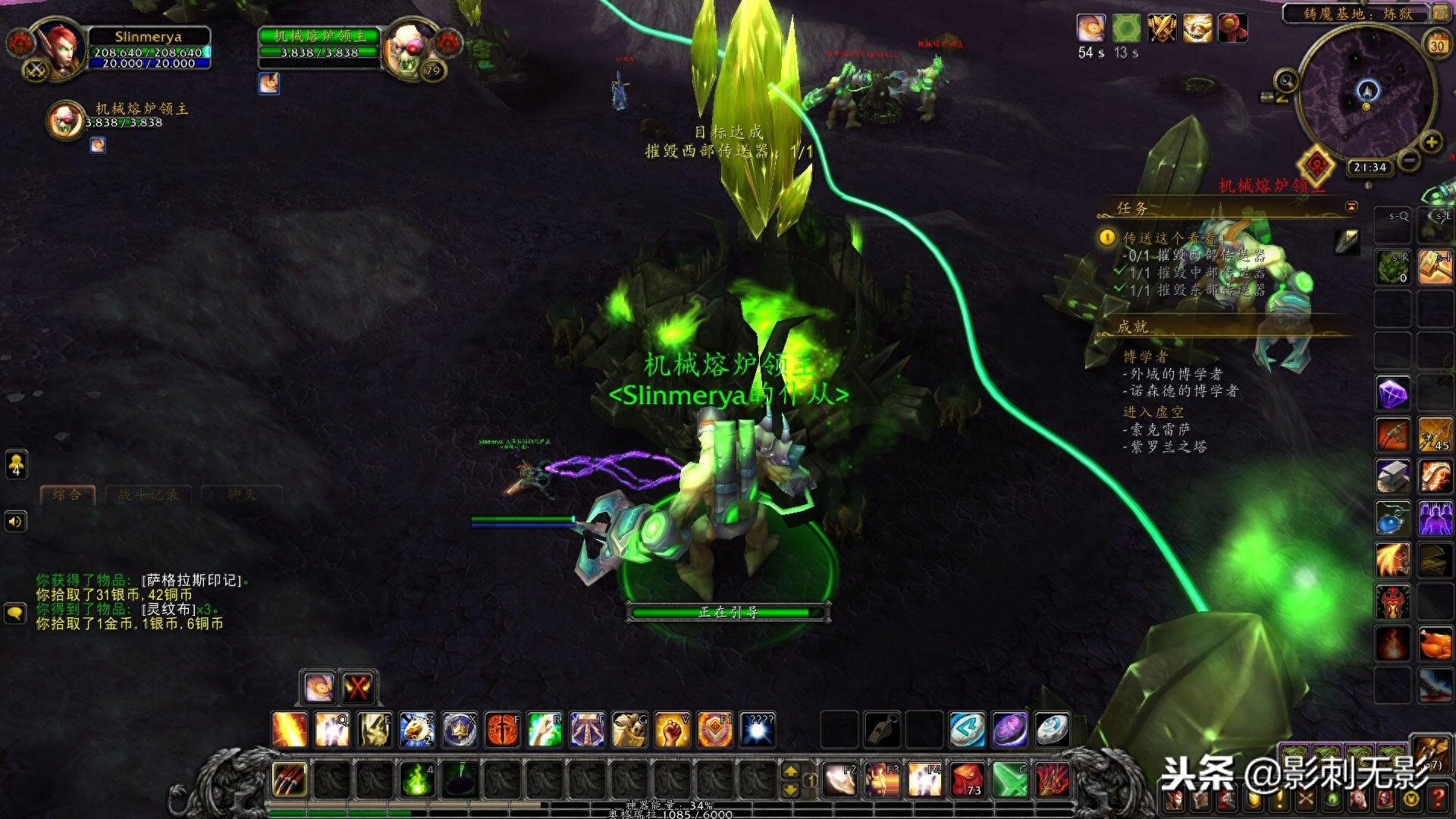
Task: Use the red backpack item with 73
Action: (x=968, y=779)
